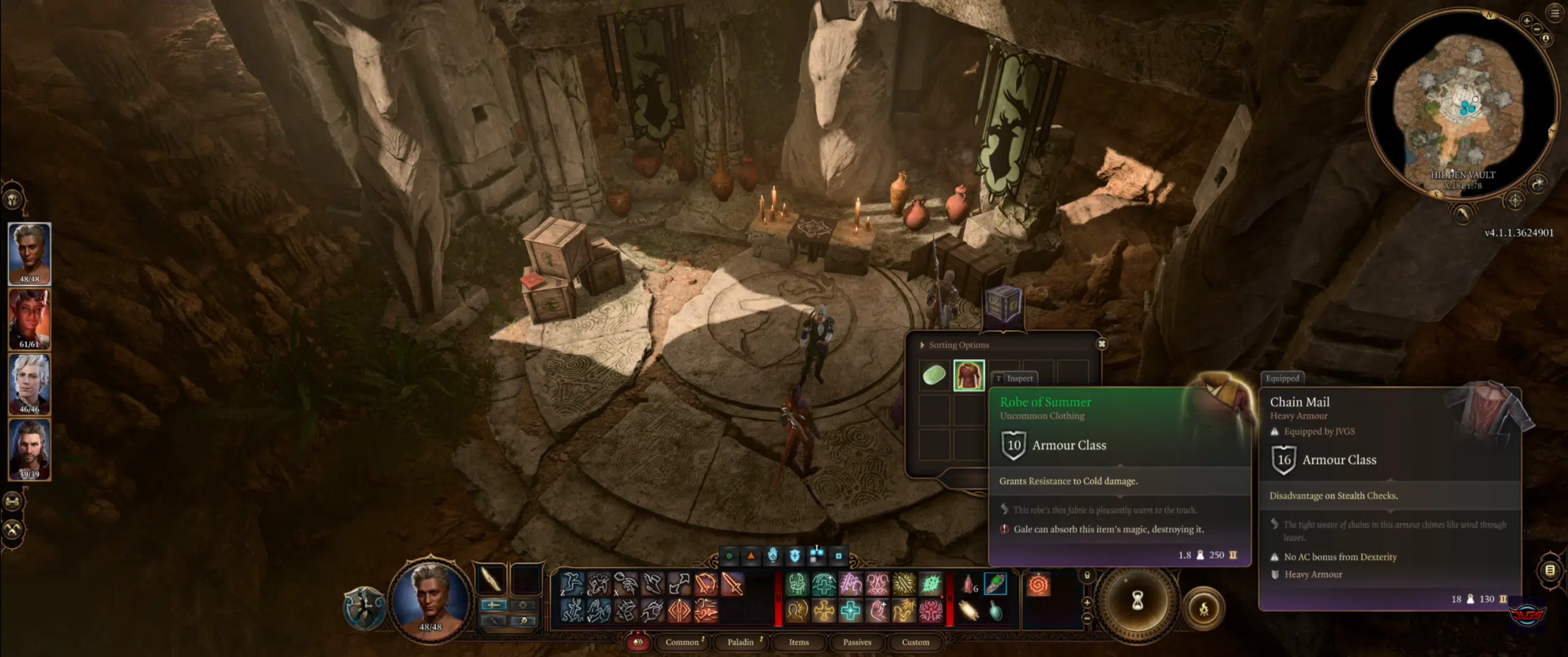Select the Jump action icon
Viewport: 1568px width, 657px height.
(x=571, y=583)
